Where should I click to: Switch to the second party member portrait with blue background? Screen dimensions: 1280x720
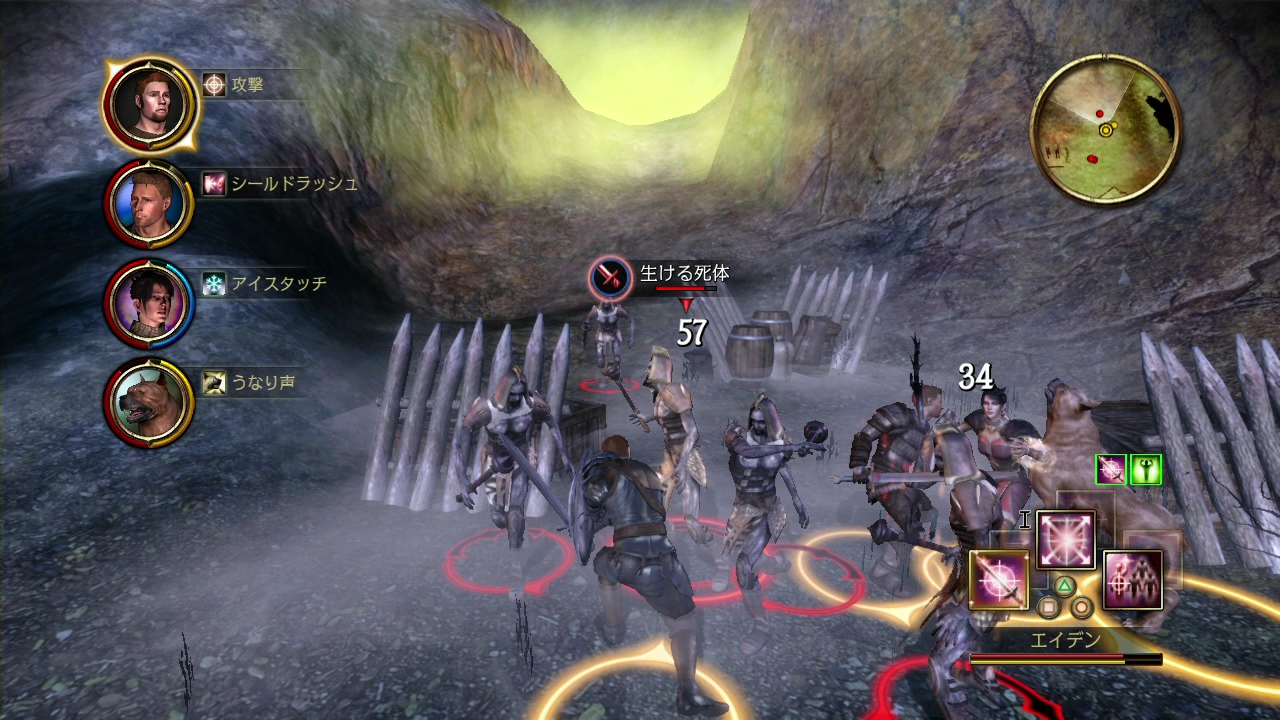point(149,203)
